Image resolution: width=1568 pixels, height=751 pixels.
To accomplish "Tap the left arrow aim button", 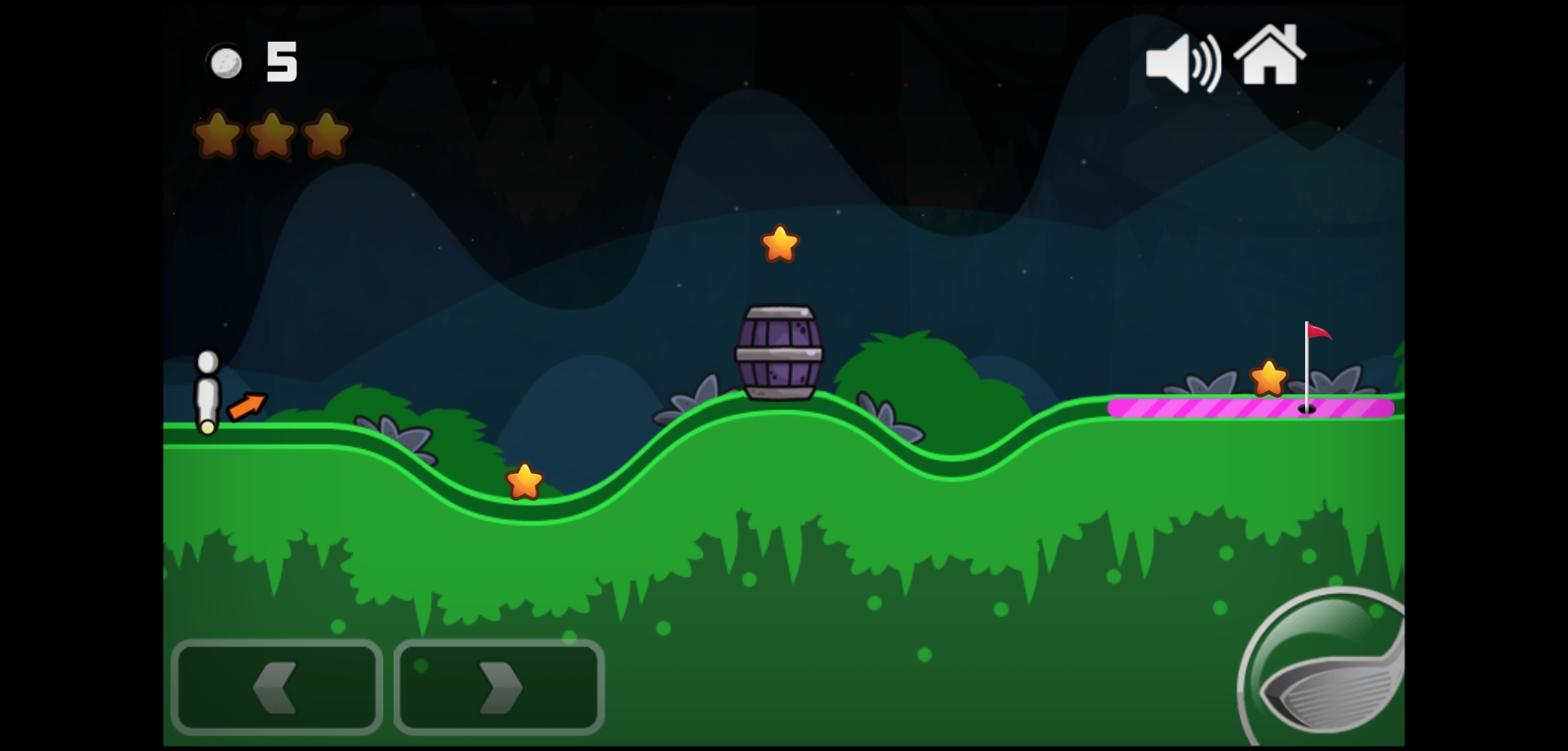I will point(276,686).
